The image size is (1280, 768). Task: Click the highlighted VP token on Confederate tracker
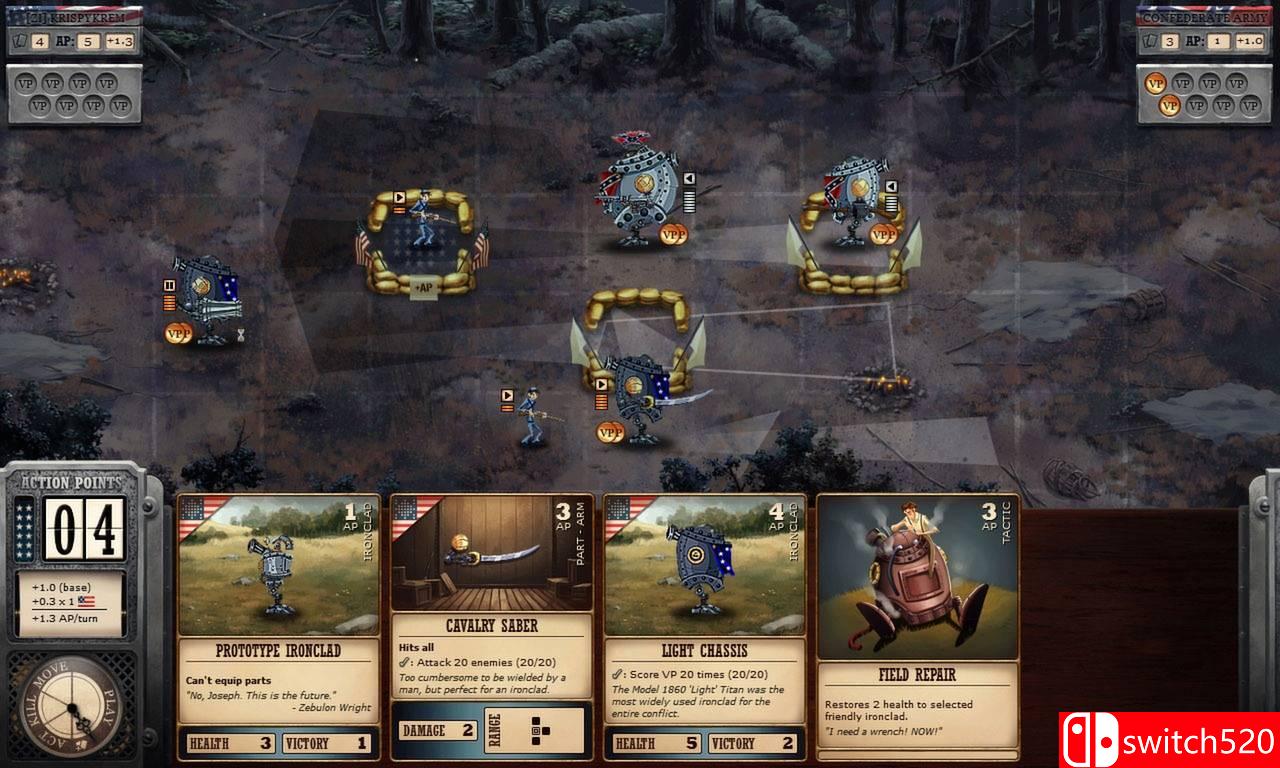pos(1157,83)
